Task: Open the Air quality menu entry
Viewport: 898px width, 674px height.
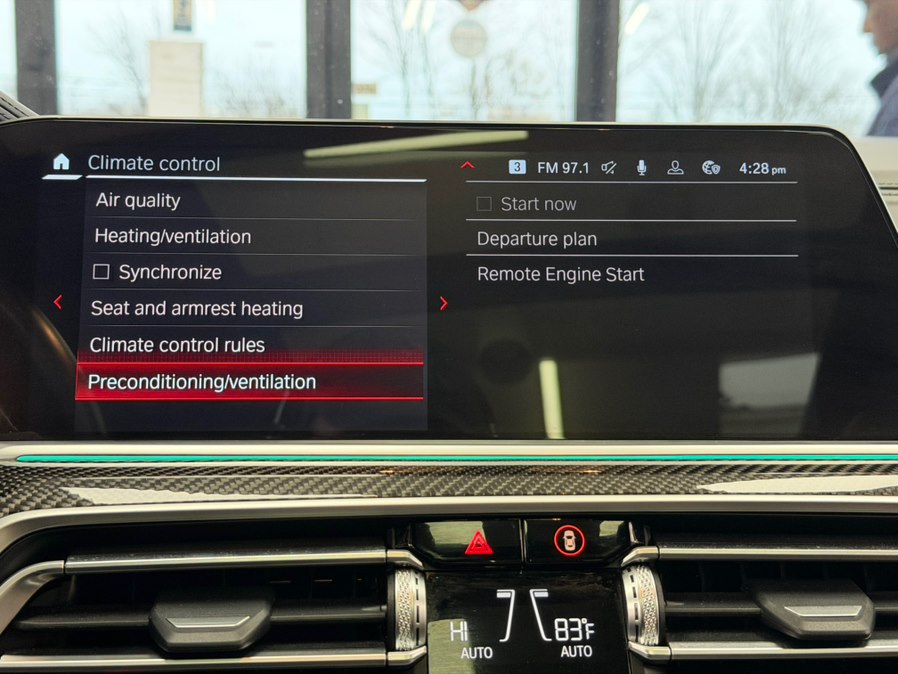Action: coord(138,200)
